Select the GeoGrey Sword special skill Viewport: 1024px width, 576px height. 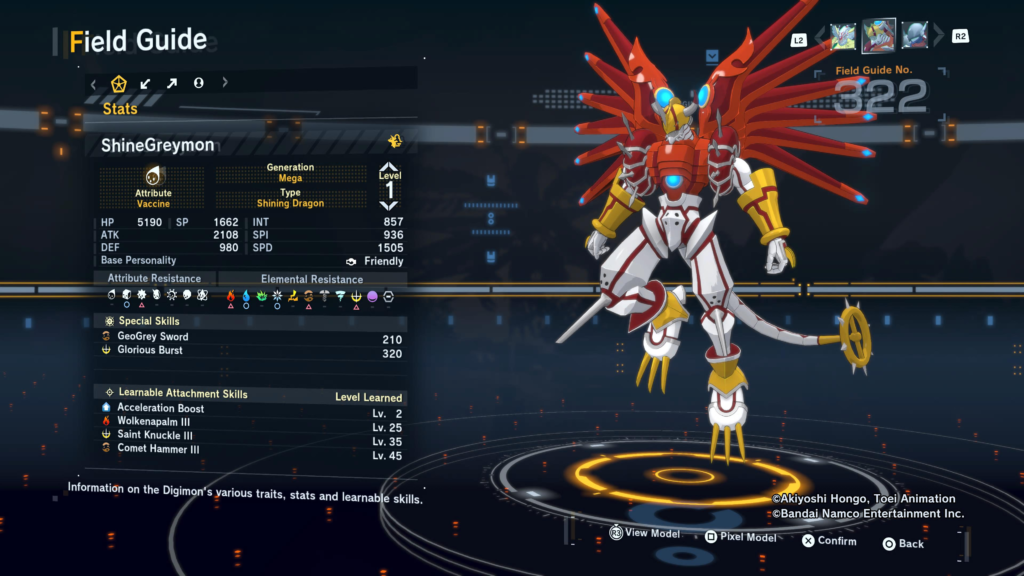152,337
